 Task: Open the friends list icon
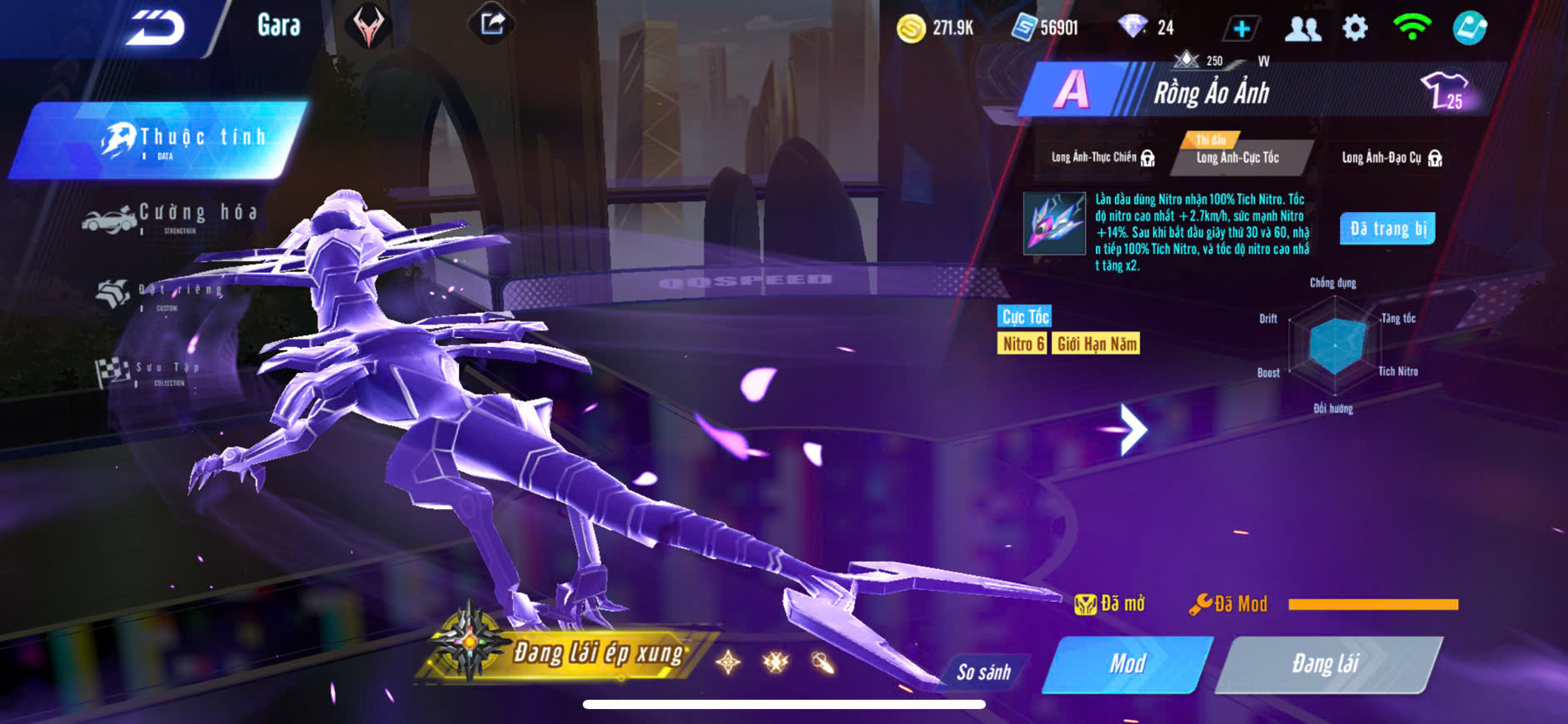[x=1302, y=29]
